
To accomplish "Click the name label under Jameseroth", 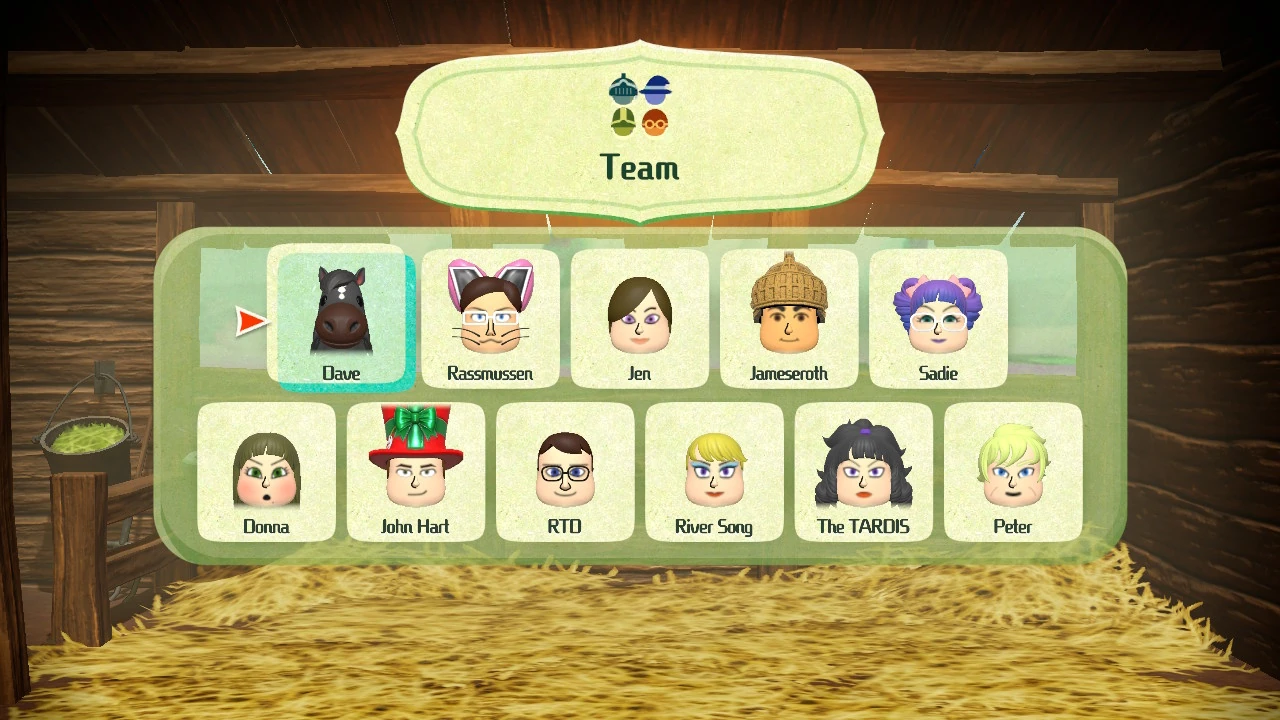I will [x=788, y=373].
